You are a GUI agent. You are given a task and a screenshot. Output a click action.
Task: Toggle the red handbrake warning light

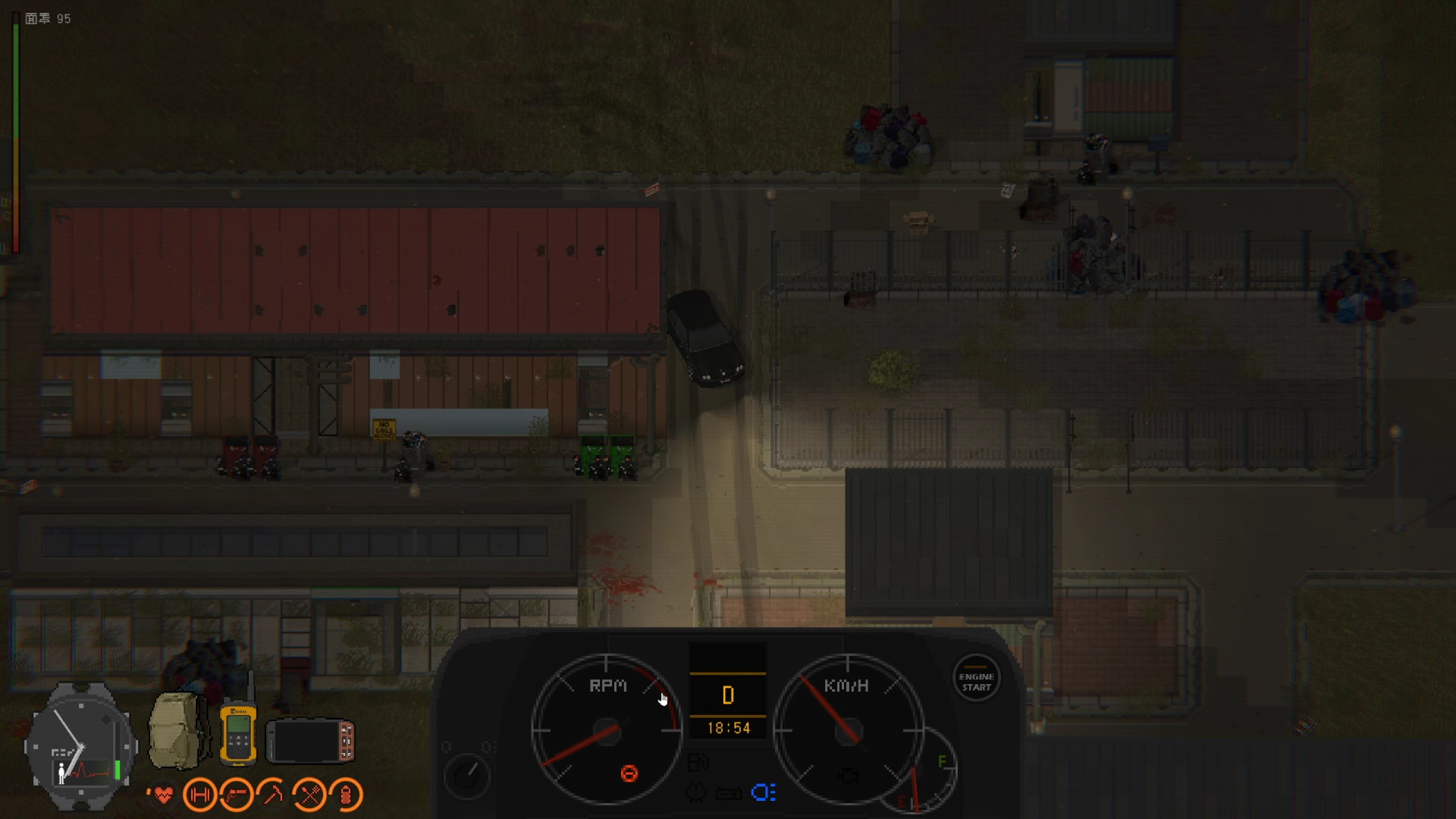coord(627,773)
